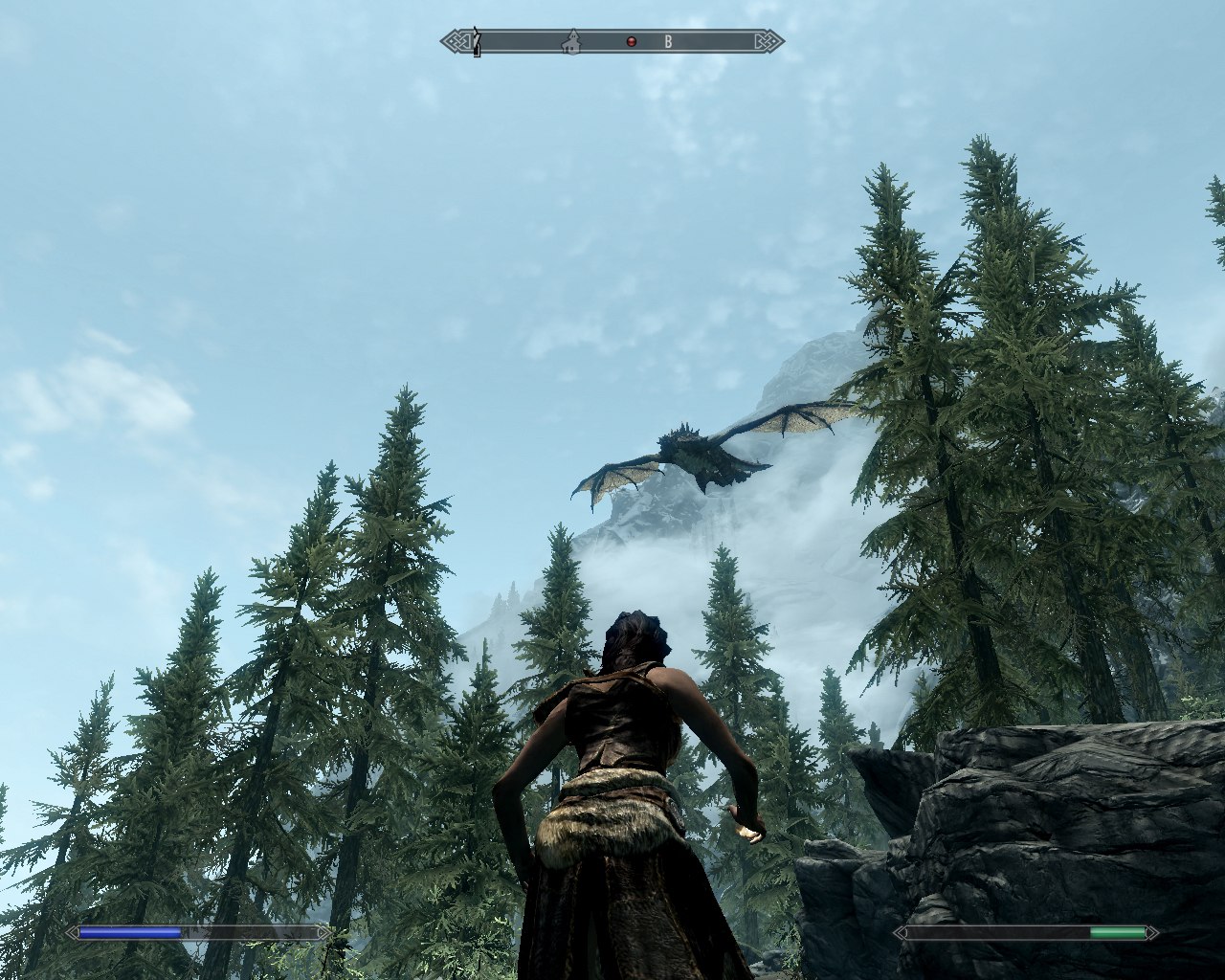The height and width of the screenshot is (980, 1225).
Task: Click the dark marker at the compass's left end
Action: pyautogui.click(x=476, y=43)
